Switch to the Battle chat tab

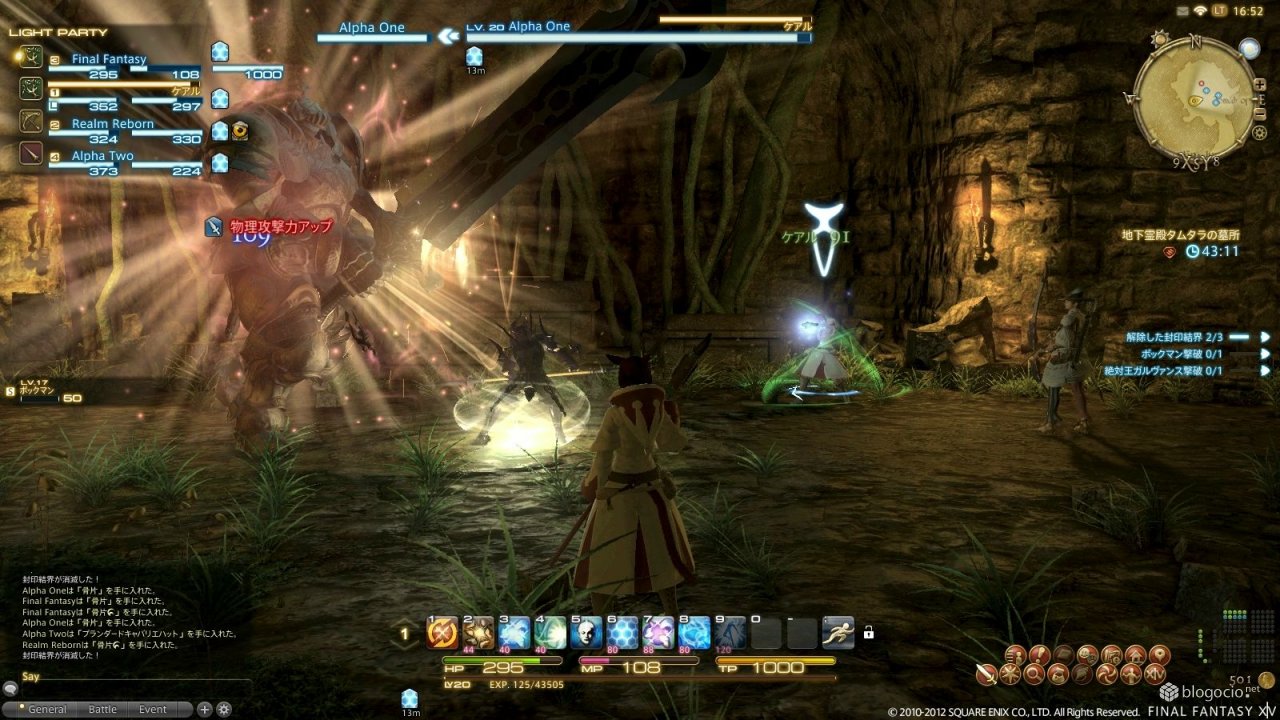click(x=102, y=709)
